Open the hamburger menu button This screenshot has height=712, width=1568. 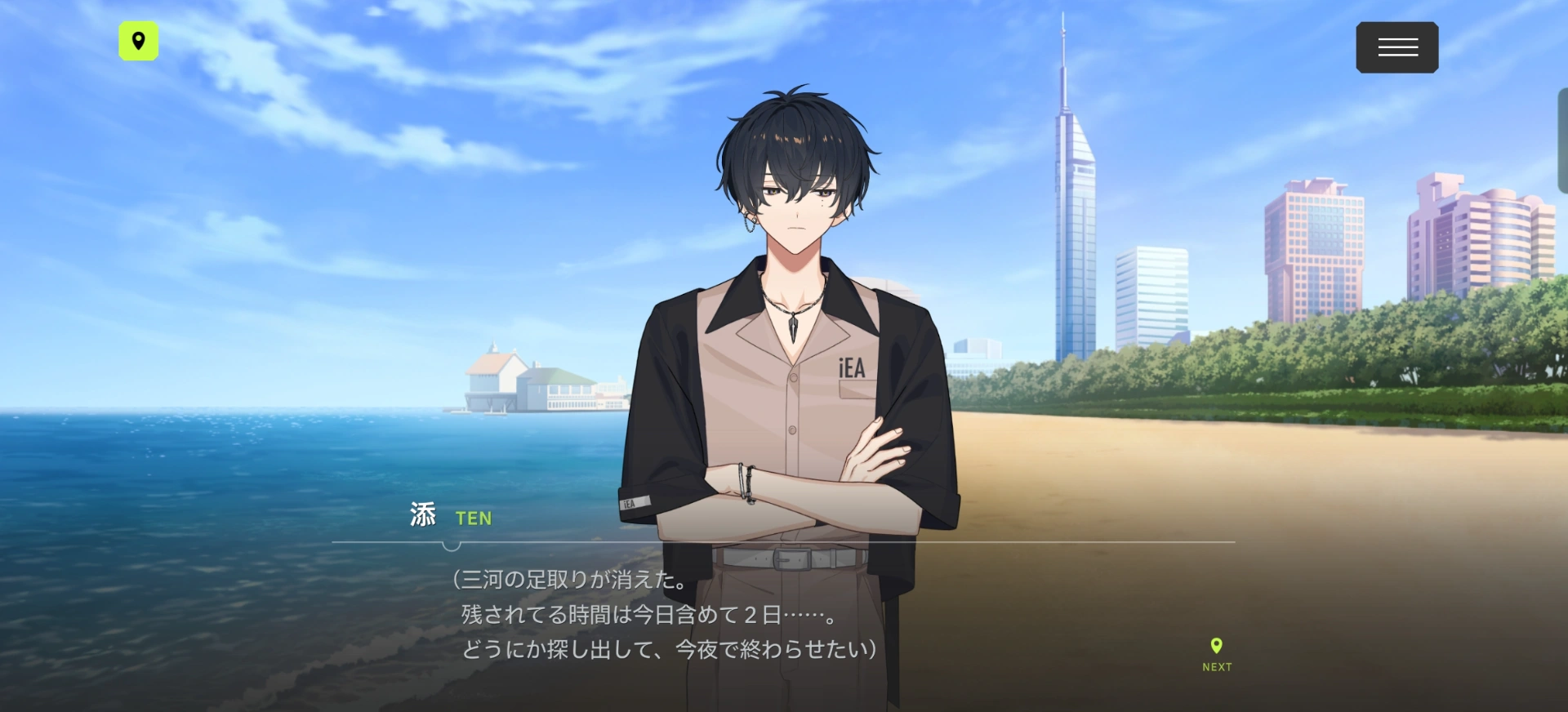(1396, 47)
